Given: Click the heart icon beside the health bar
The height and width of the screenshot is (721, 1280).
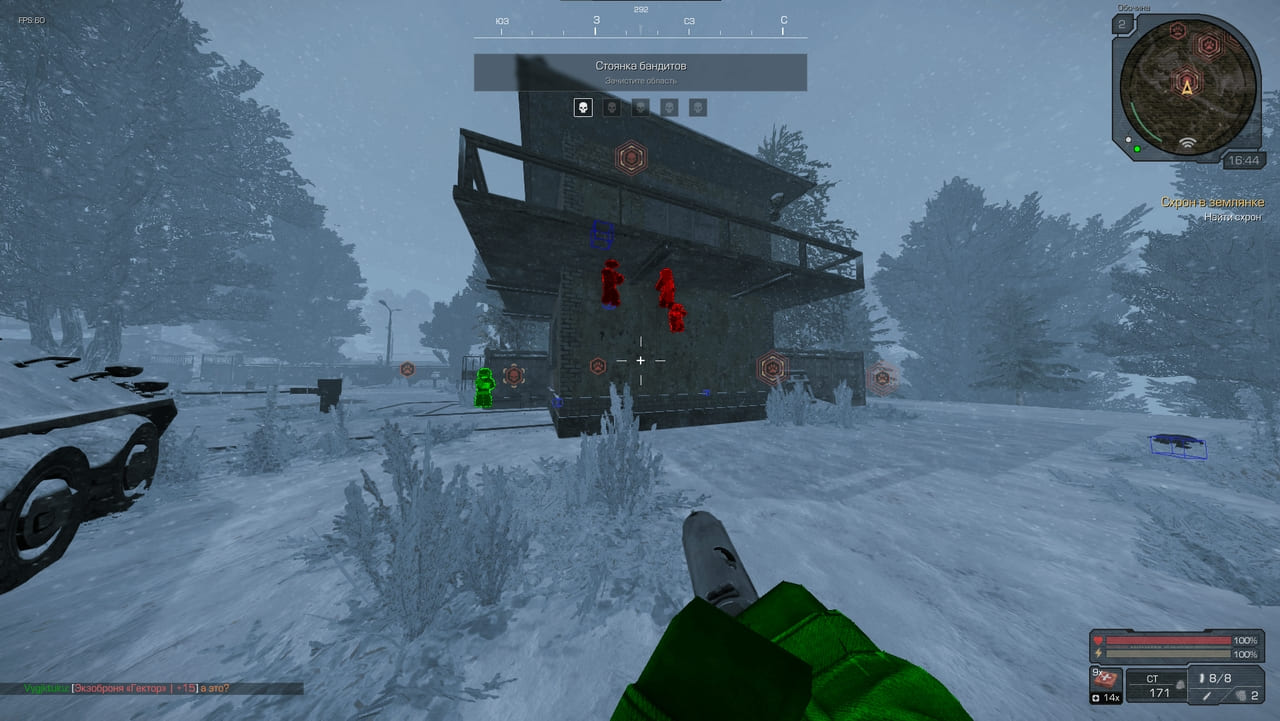Looking at the screenshot, I should [x=1098, y=640].
